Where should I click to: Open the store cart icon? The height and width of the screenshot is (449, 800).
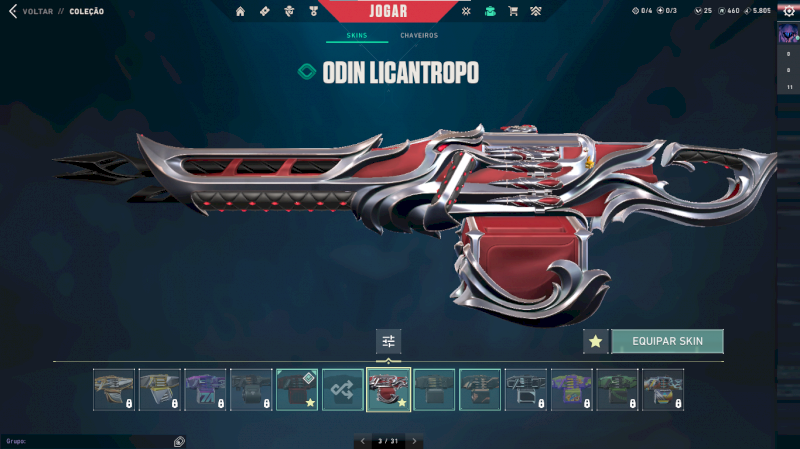click(x=513, y=12)
